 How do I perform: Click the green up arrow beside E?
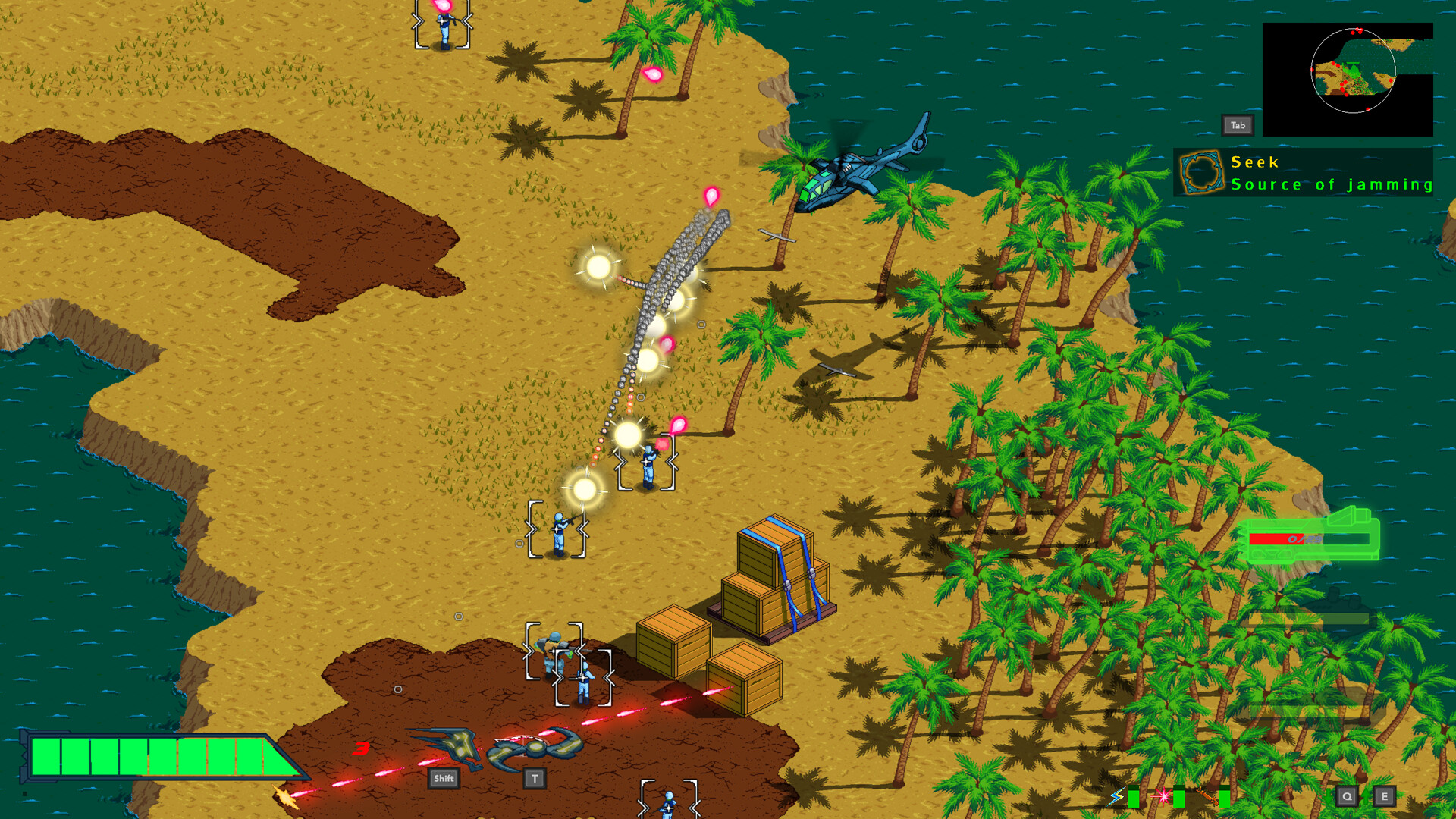pyautogui.click(x=1366, y=796)
